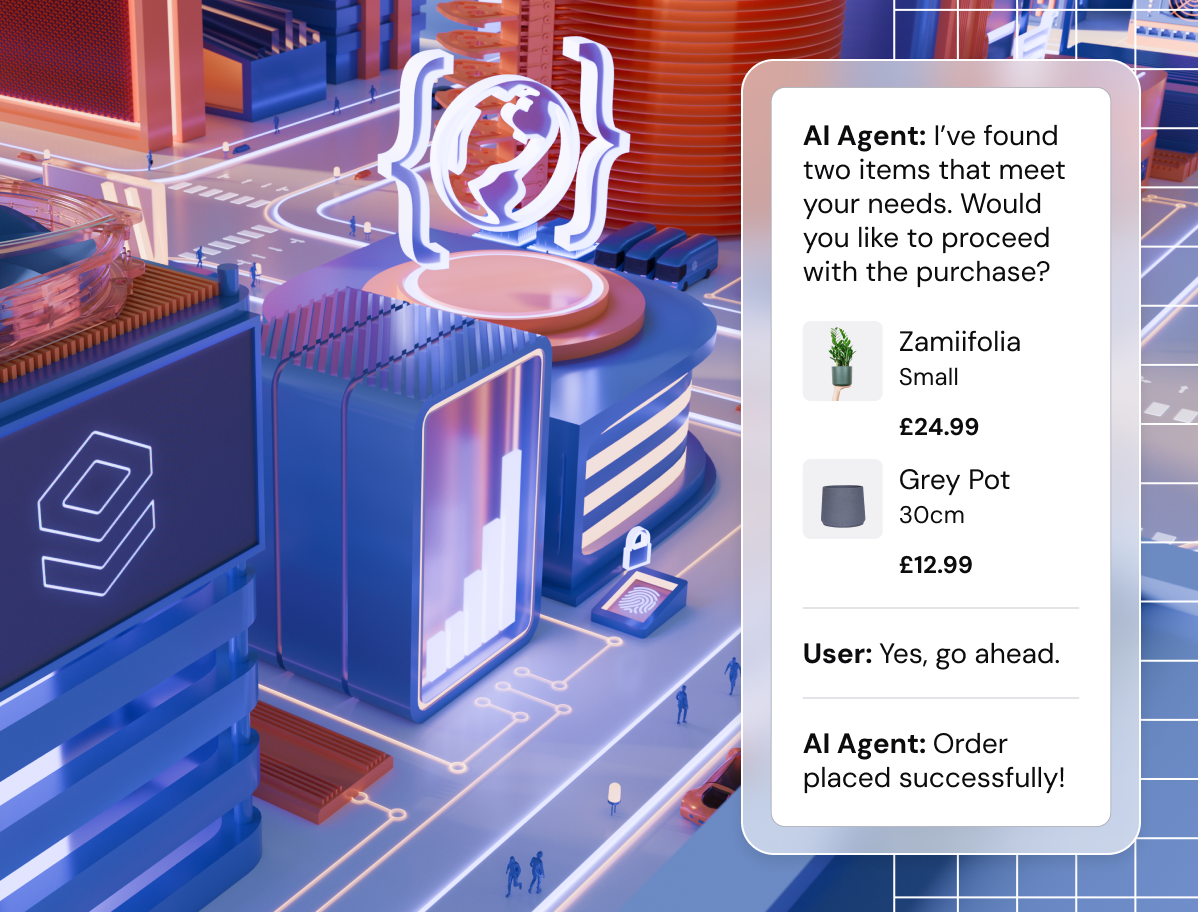Choose the Grey Pot product name
This screenshot has height=912, width=1200.
954,480
